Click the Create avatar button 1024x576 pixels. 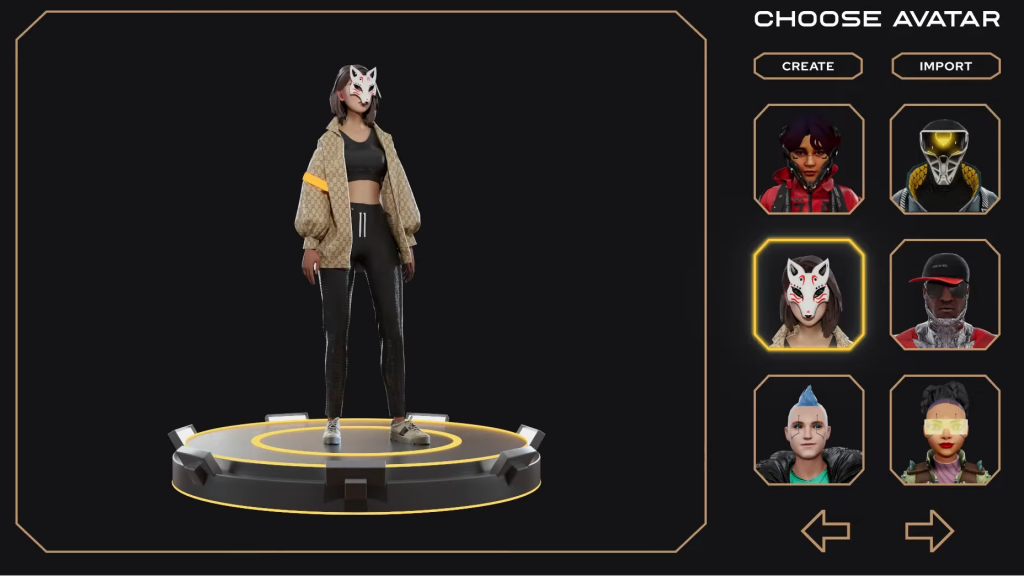coord(808,66)
